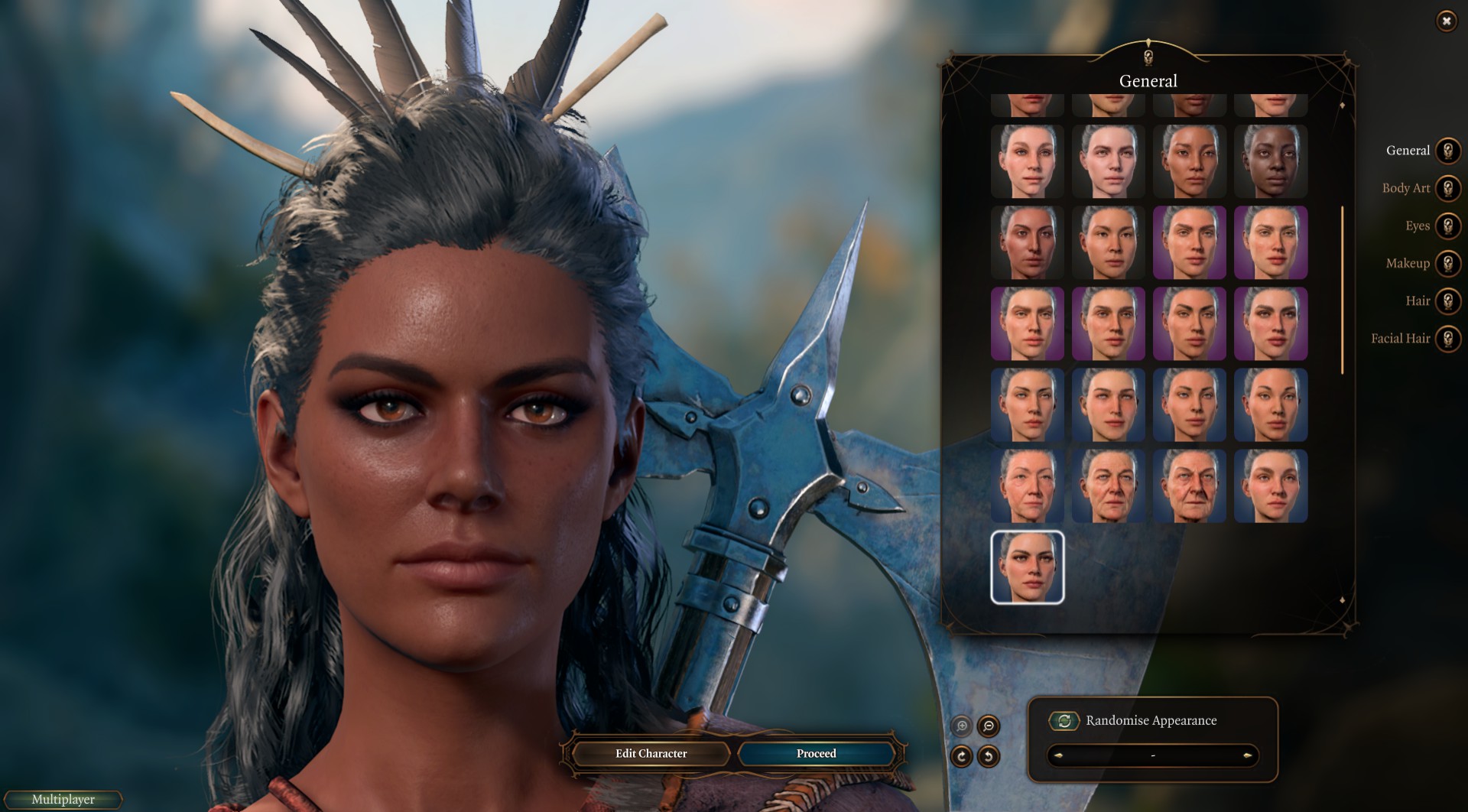Screen dimensions: 1468x812
Task: Choose the darkest-skinned face preset
Action: 1271,161
